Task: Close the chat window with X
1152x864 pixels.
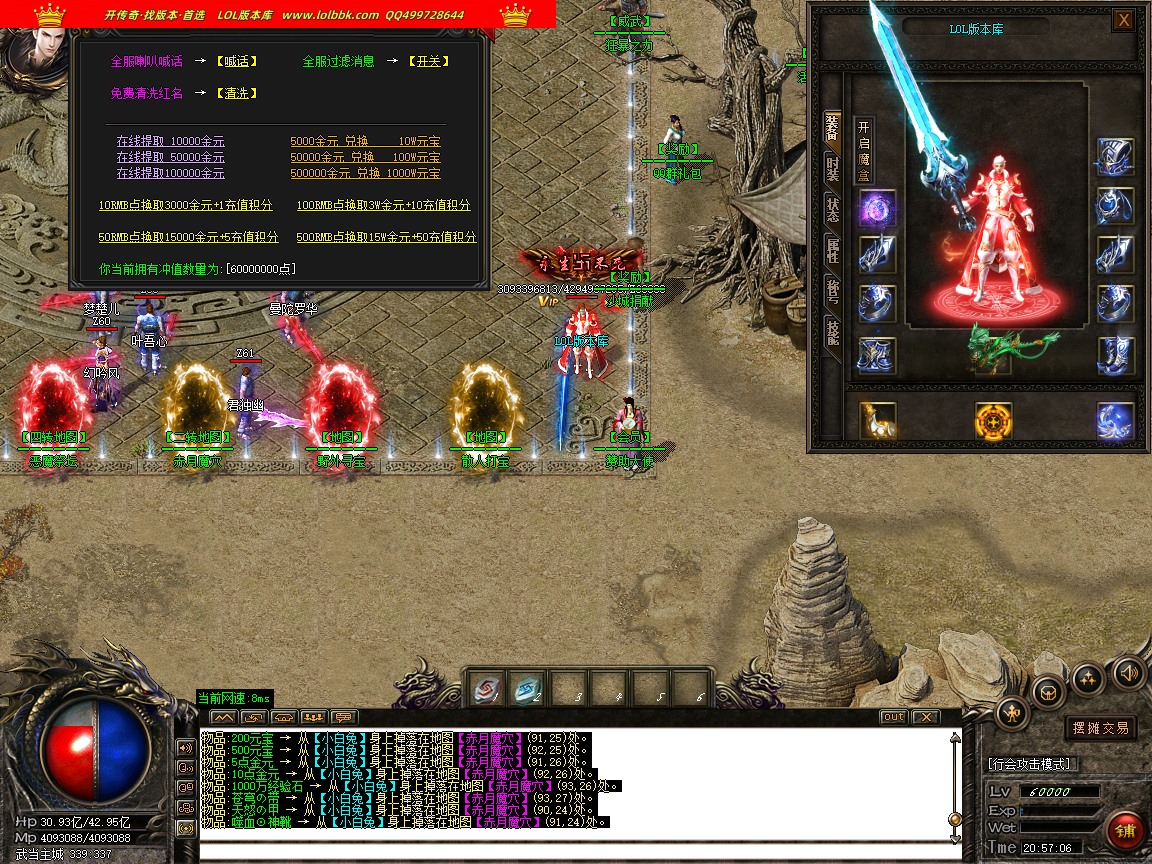Action: (x=926, y=717)
